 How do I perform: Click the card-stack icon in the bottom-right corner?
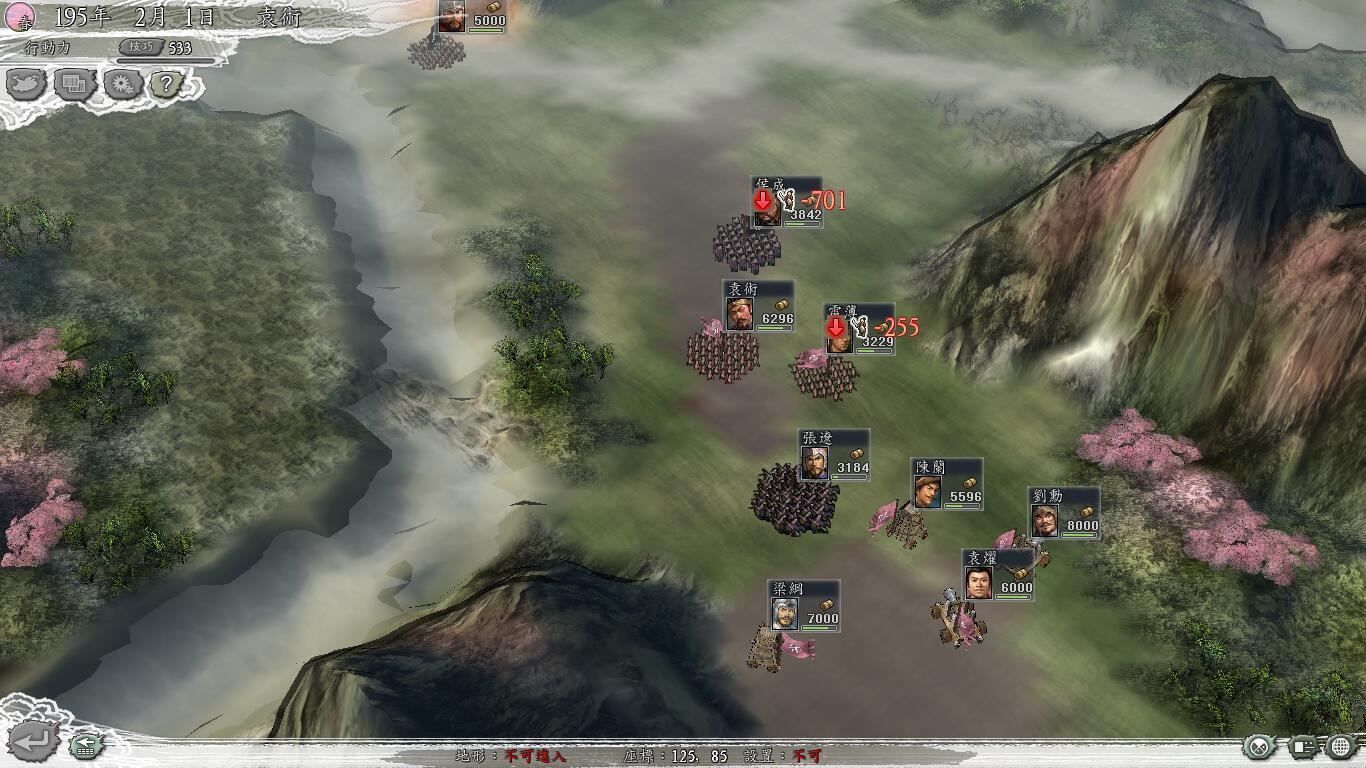click(1302, 747)
